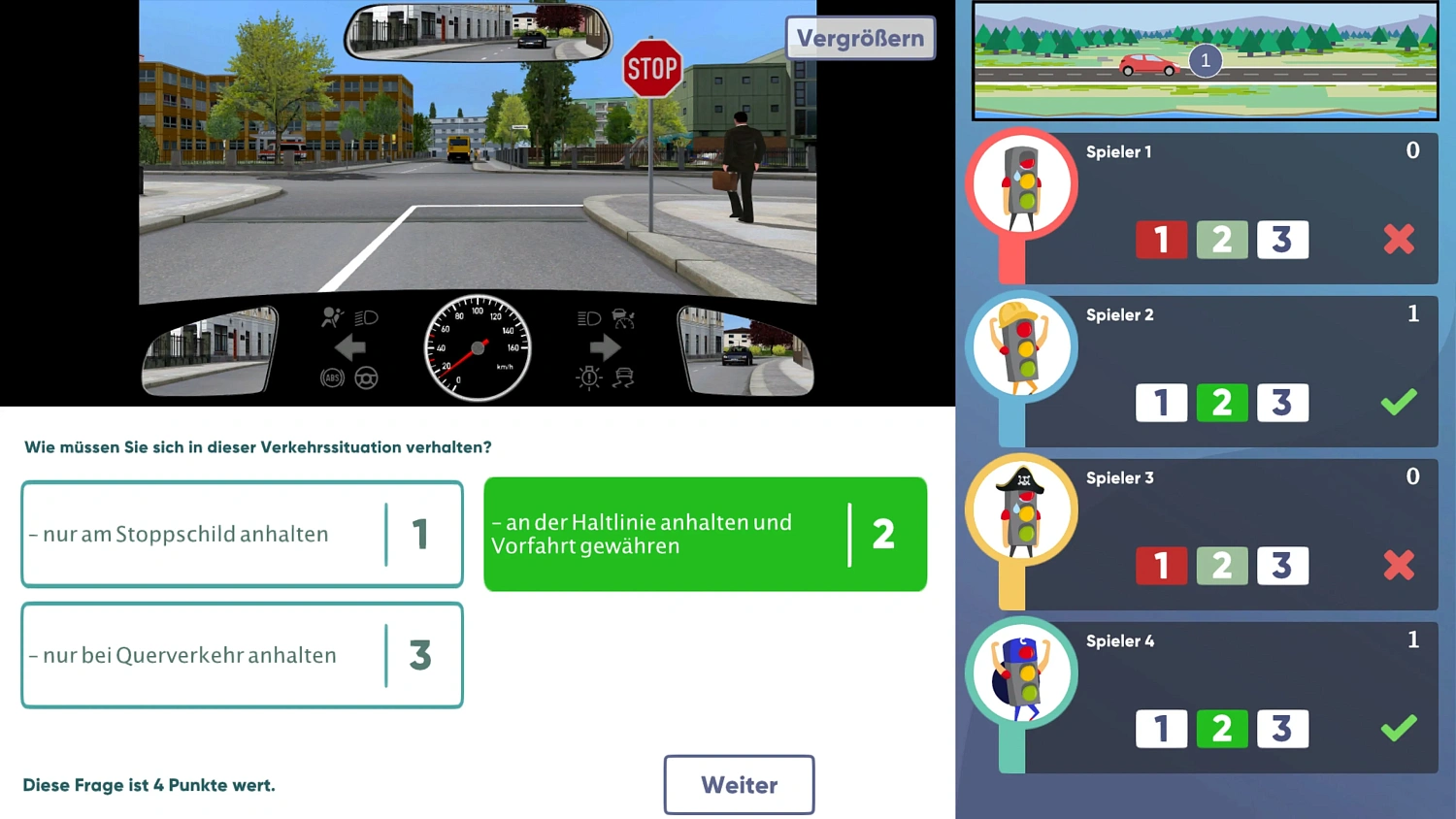Select answer 'nur bei Querverkehr anhalten'
Viewport: 1456px width, 819px height.
coord(242,655)
